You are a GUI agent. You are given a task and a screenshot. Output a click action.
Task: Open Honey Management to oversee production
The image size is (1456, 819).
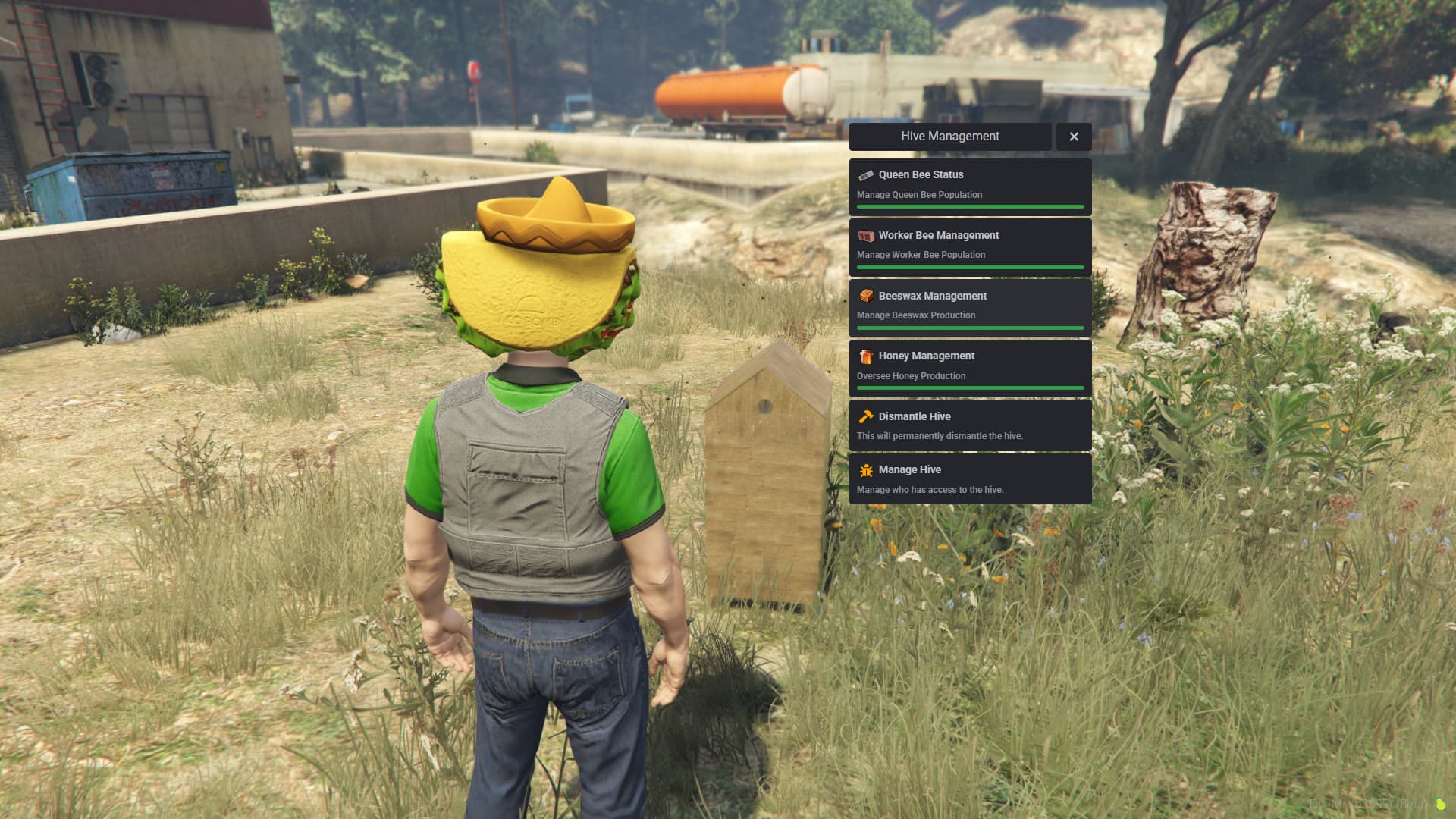coord(970,366)
